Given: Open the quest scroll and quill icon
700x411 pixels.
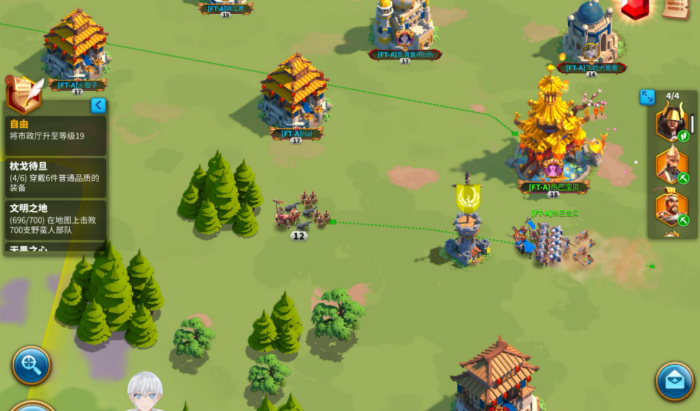Looking at the screenshot, I should coord(23,93).
